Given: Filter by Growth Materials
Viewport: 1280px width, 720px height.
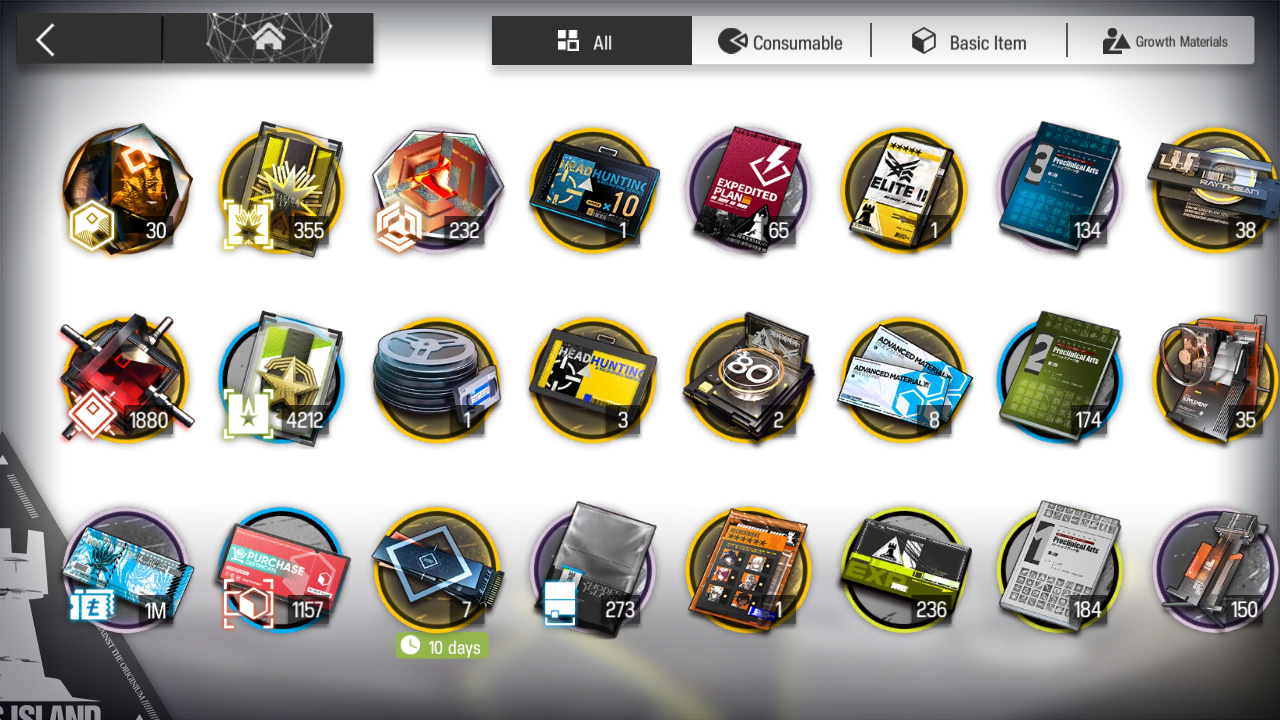Looking at the screenshot, I should [1164, 41].
